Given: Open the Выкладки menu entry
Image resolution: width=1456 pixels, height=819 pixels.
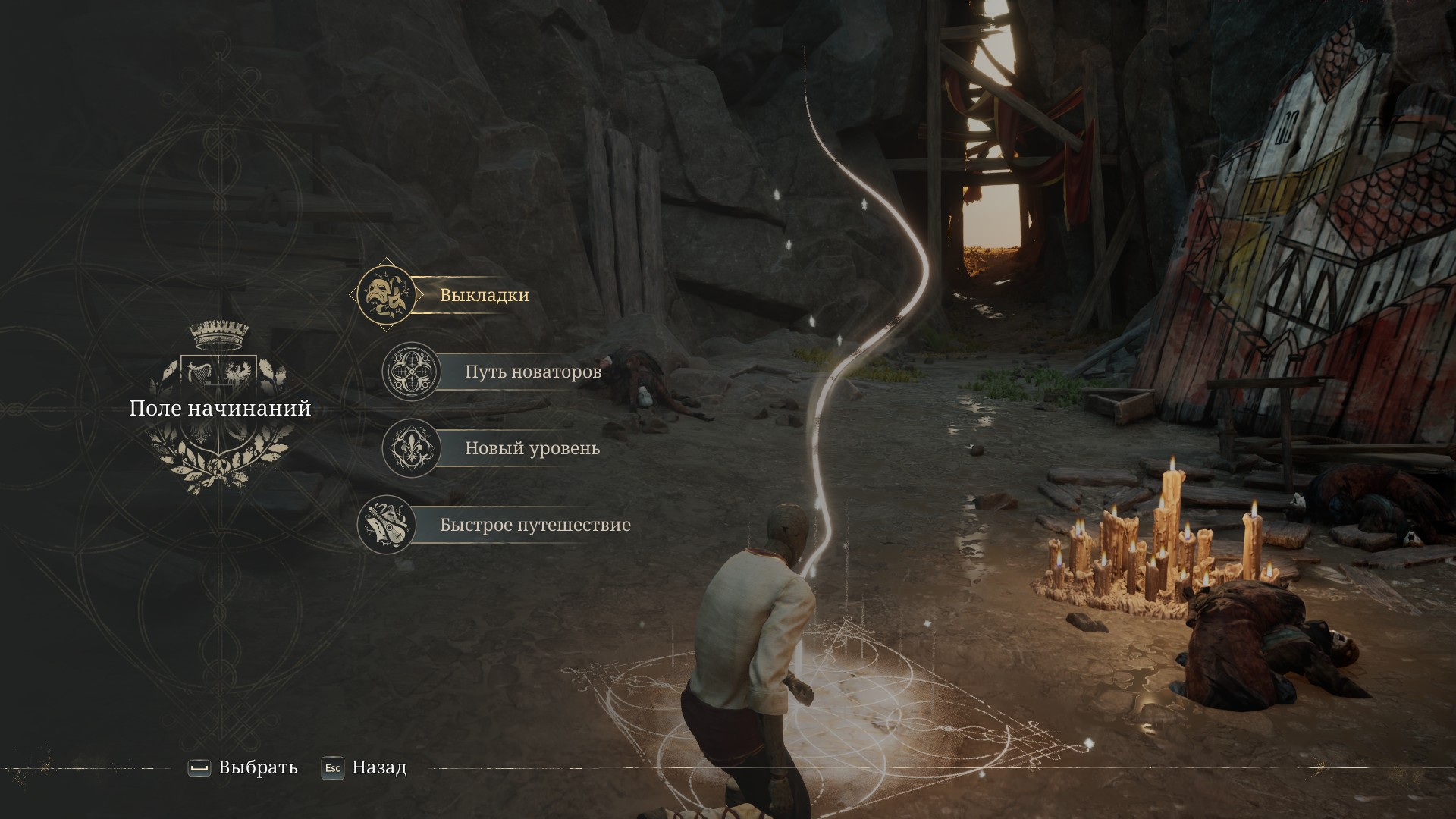Looking at the screenshot, I should coord(484,295).
